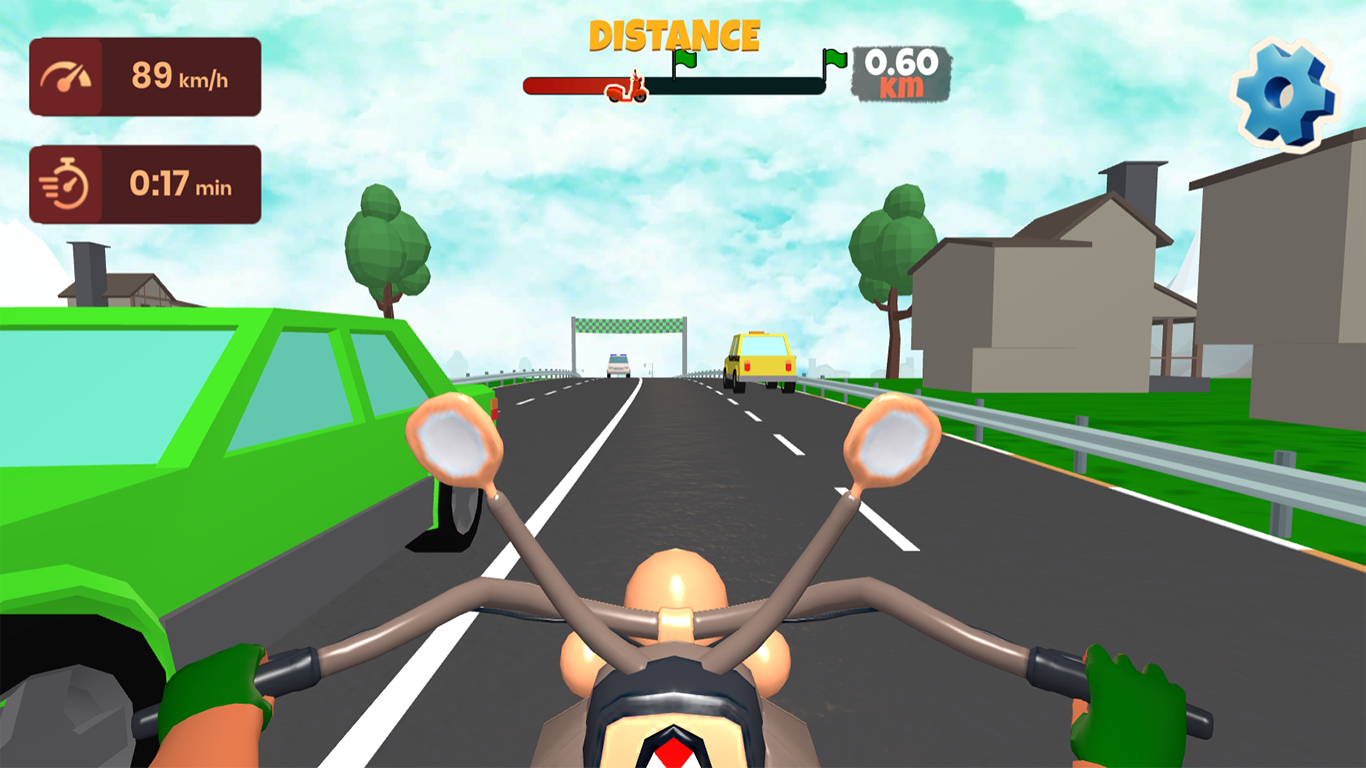Click the DISTANCE title label
1366x768 pixels.
[x=675, y=33]
